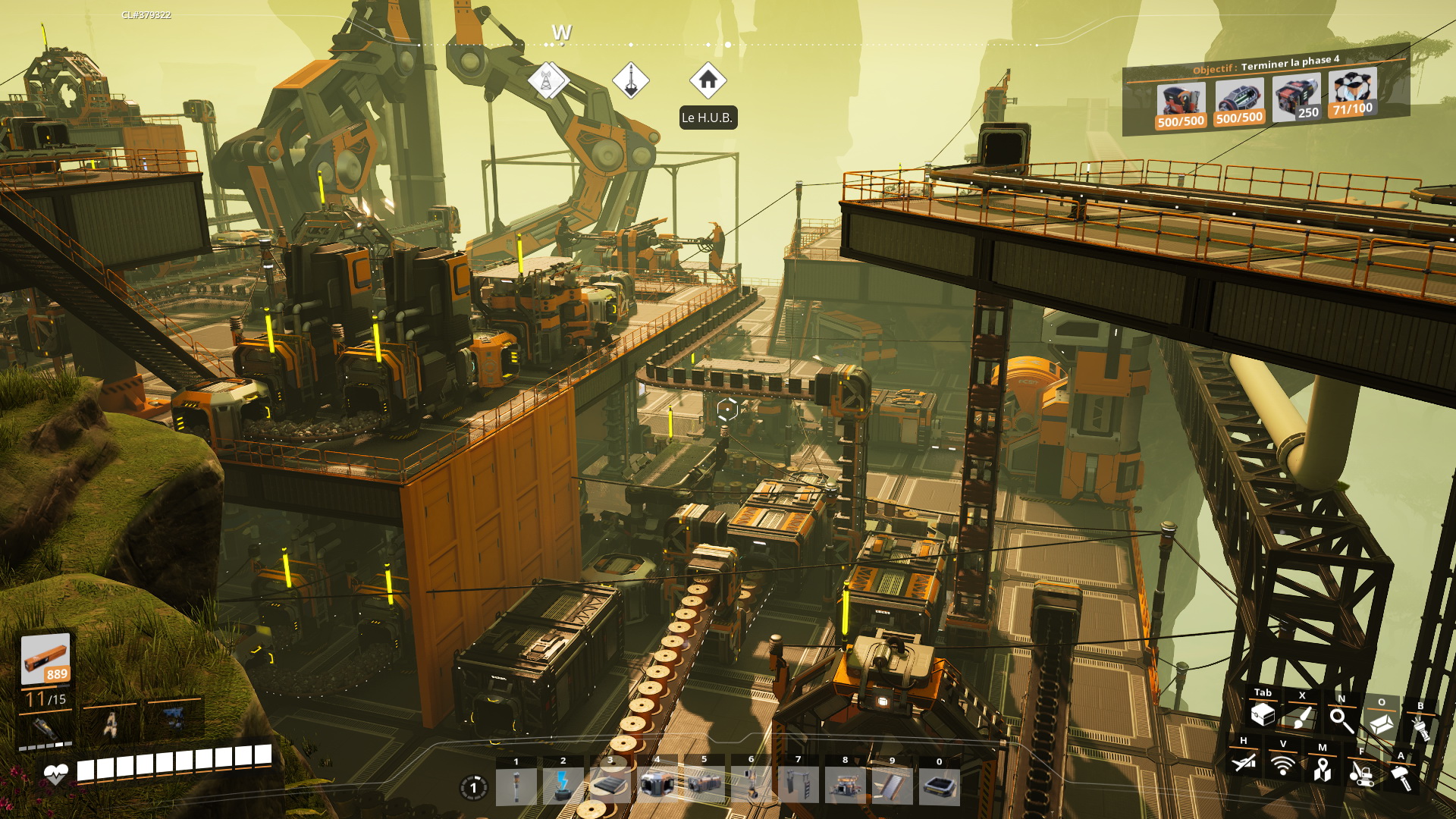Open the codex box icon
1456x819 pixels.
[1381, 723]
